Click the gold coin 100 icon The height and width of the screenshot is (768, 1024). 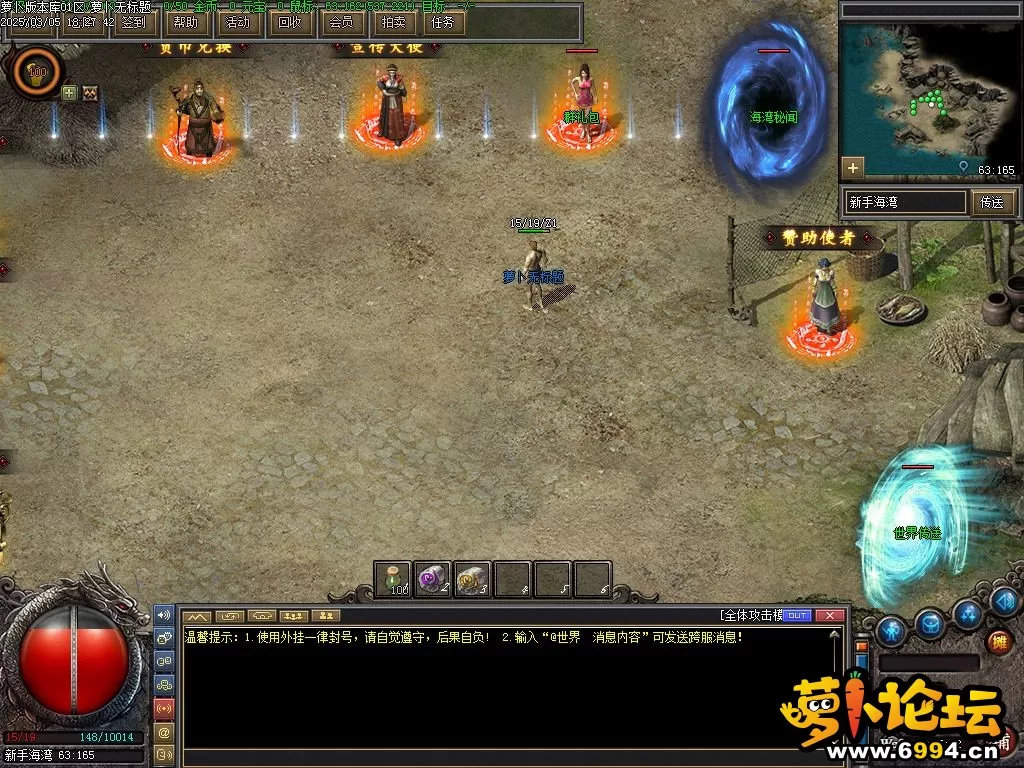(38, 72)
